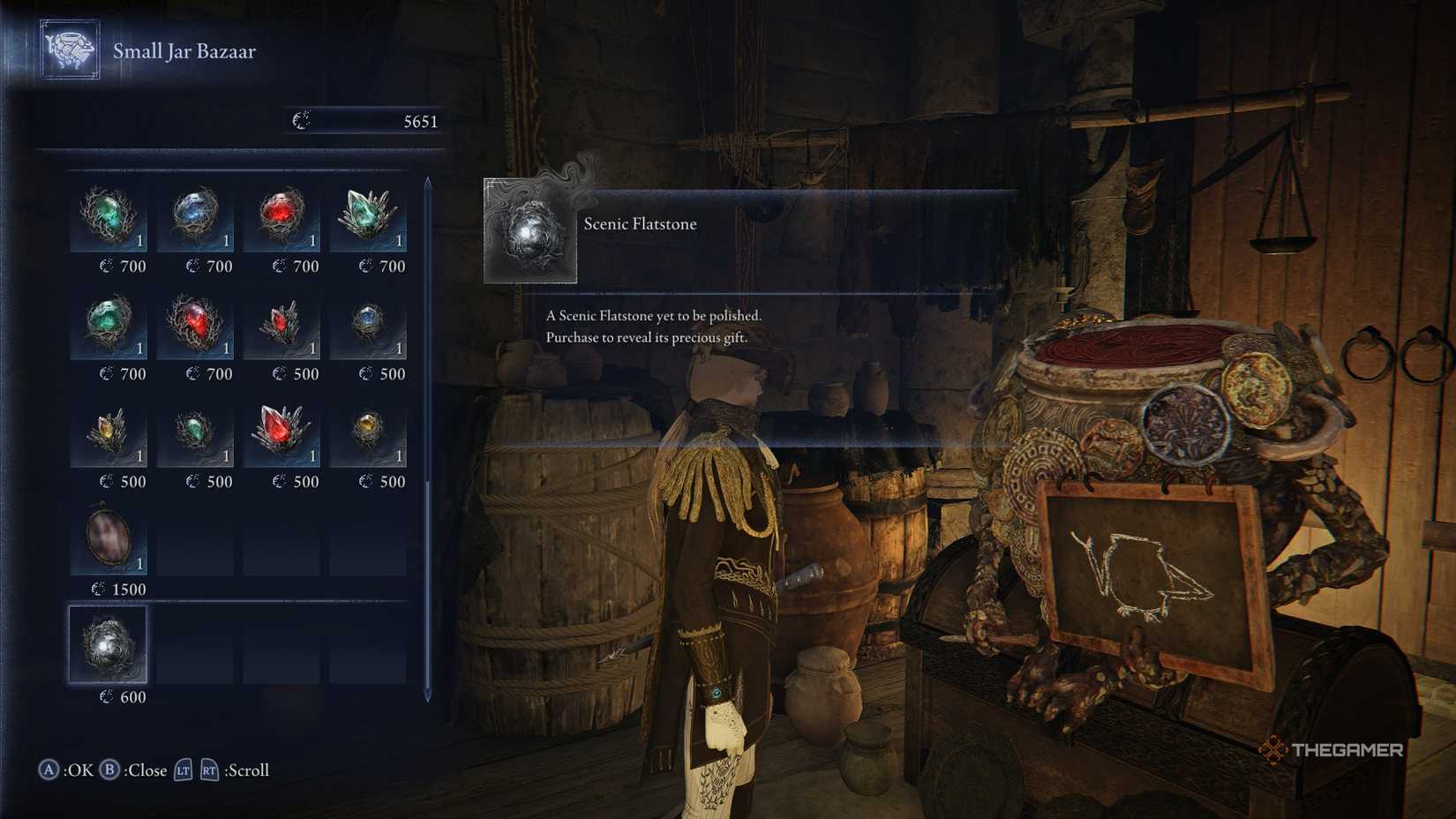Screen dimensions: 1456x819
Task: Select the red gemstone priced 700 runes
Action: pyautogui.click(x=281, y=216)
